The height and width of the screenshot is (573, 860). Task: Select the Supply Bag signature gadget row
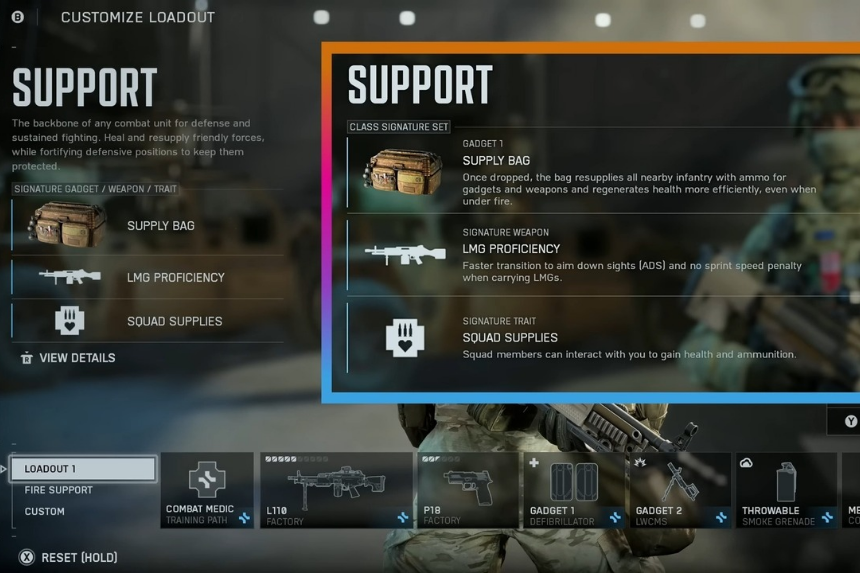147,226
